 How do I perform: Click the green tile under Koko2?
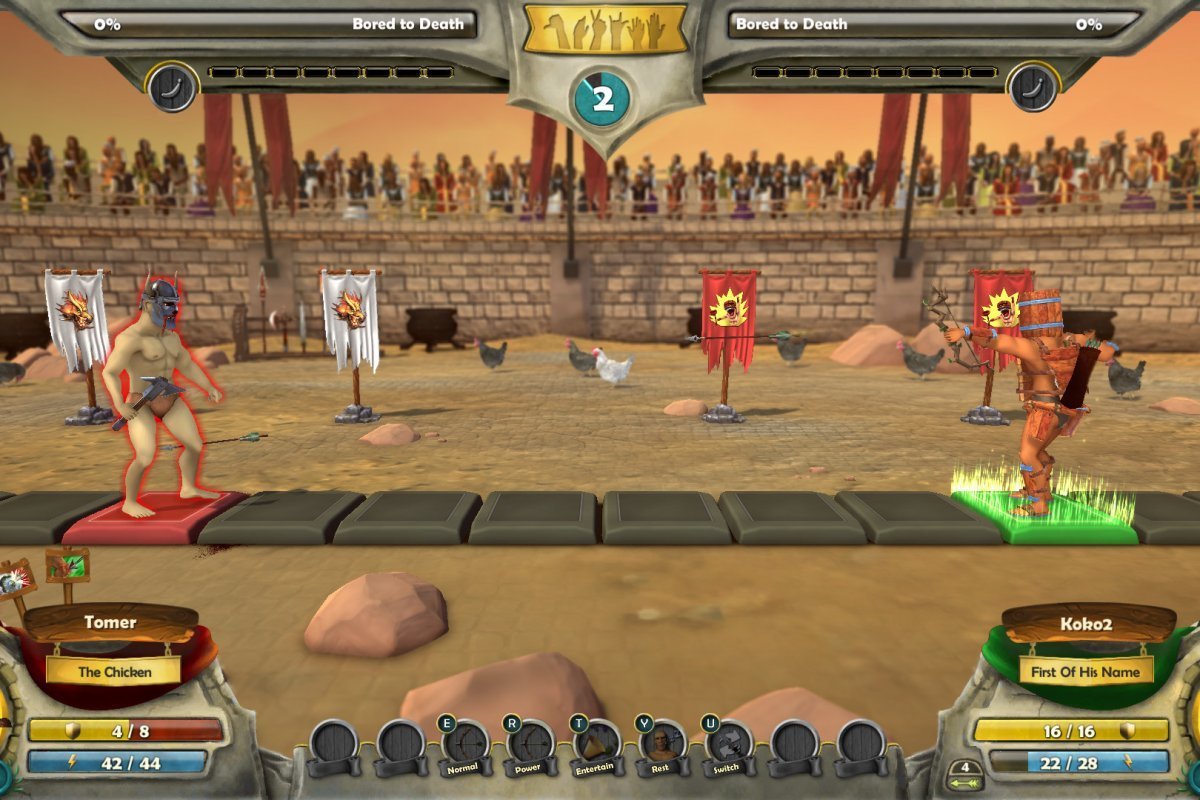(1040, 517)
